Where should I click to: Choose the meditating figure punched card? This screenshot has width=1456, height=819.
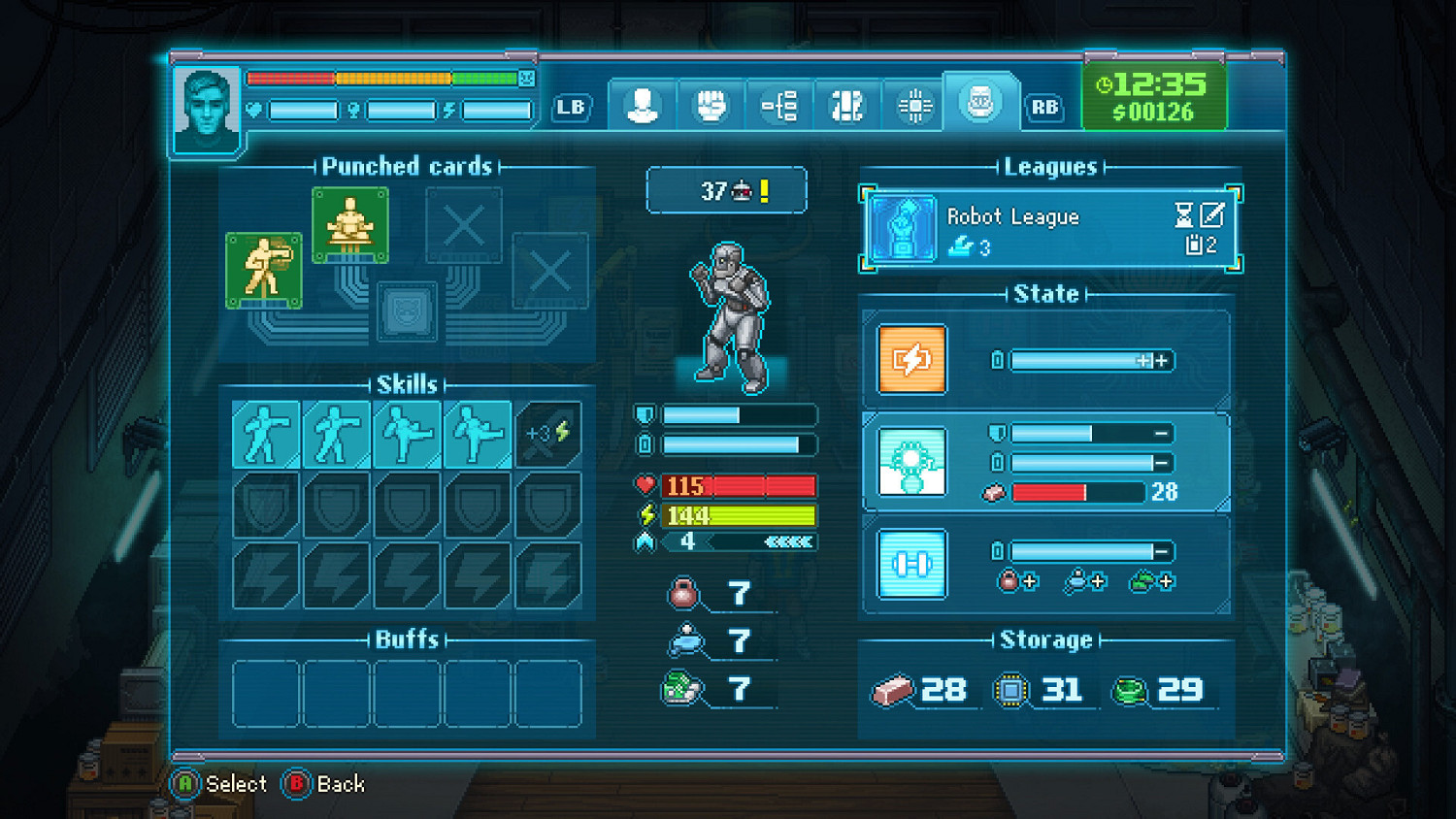pos(350,225)
